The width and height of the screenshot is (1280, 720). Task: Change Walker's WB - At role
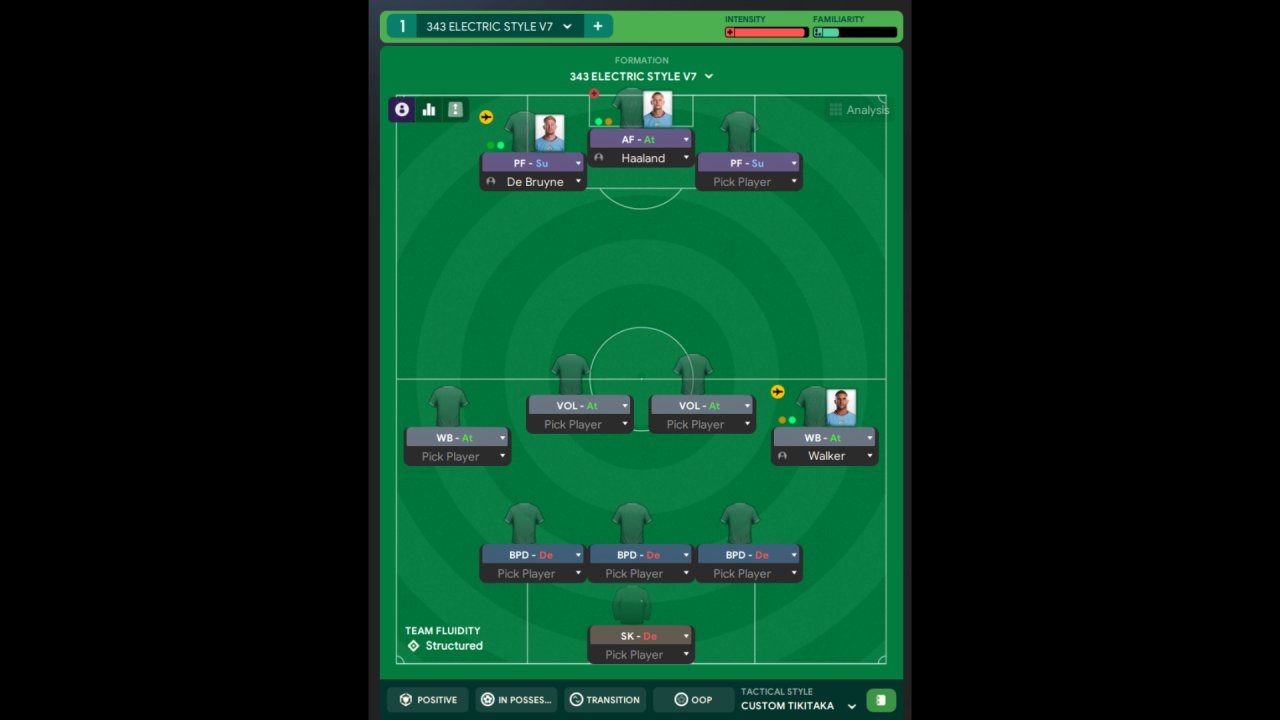click(824, 438)
